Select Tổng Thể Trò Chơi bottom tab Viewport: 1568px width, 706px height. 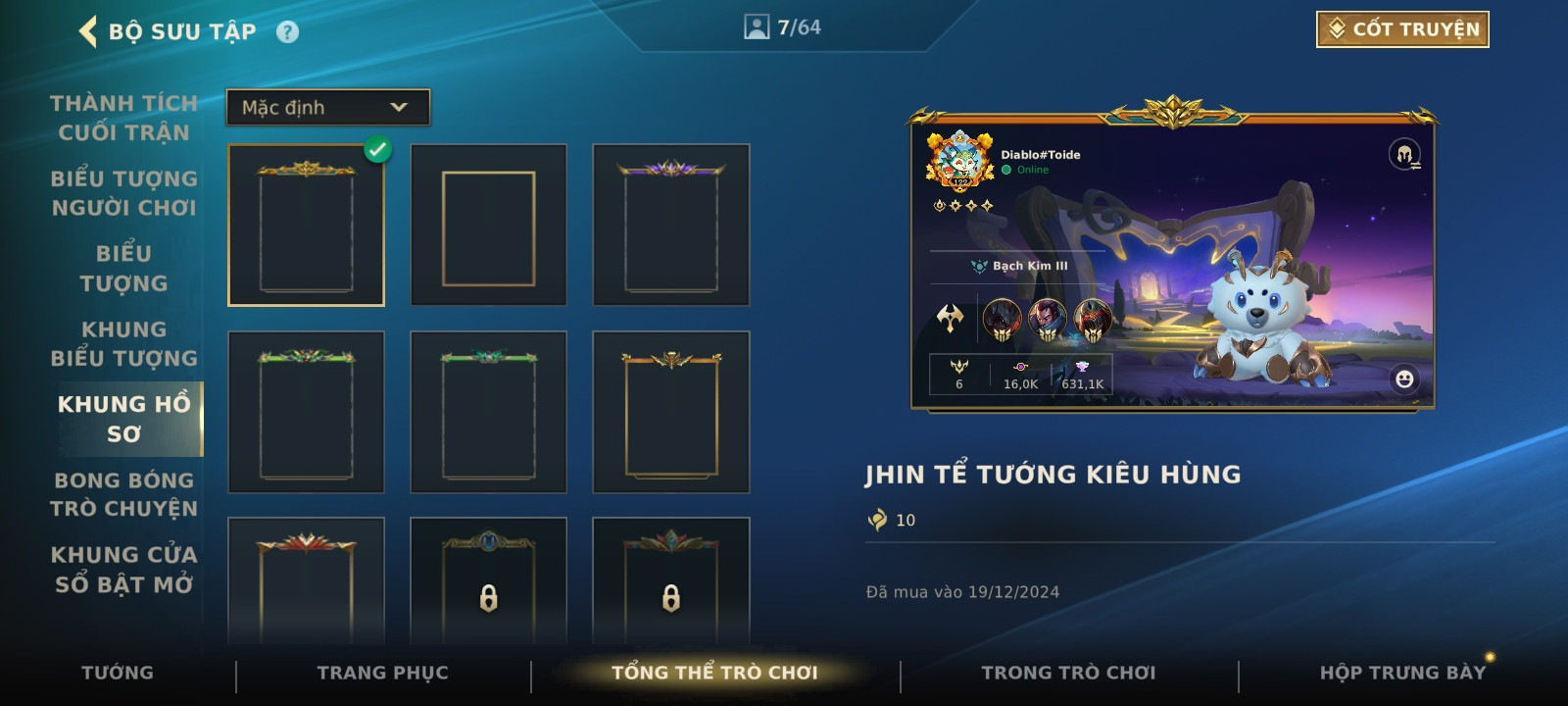tap(714, 673)
